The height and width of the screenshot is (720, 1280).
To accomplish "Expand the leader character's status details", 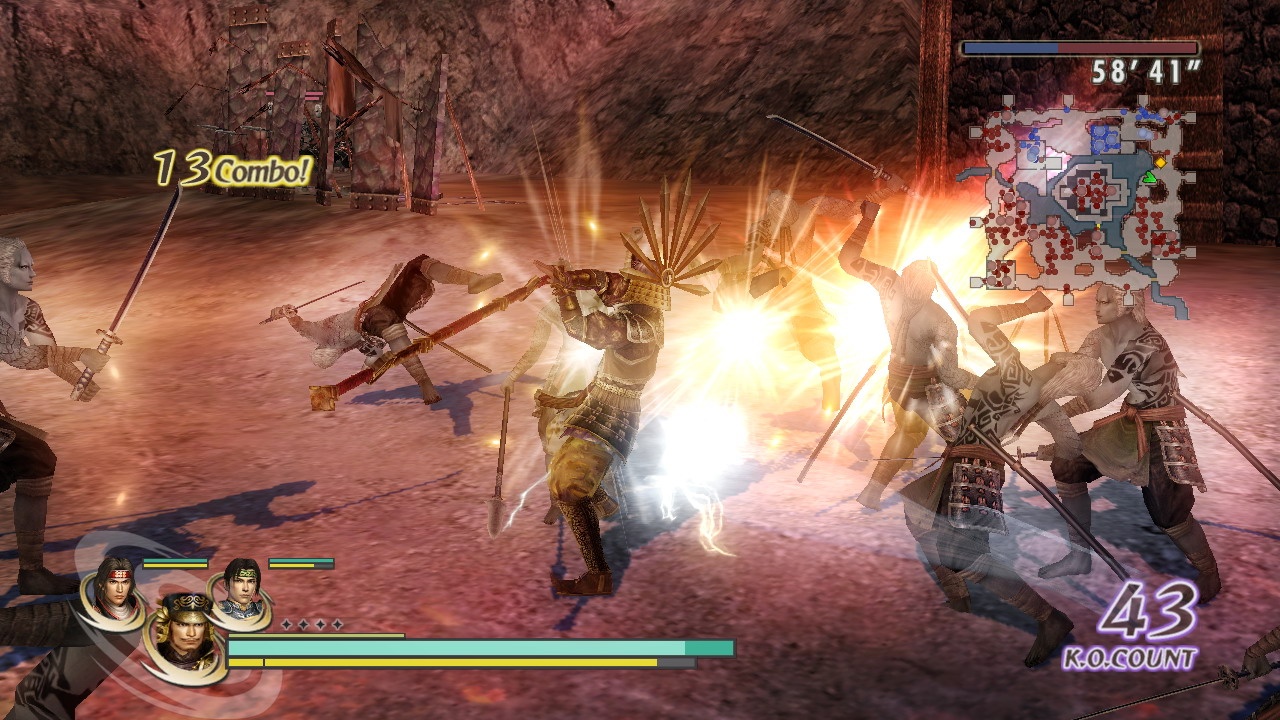I will click(x=184, y=636).
